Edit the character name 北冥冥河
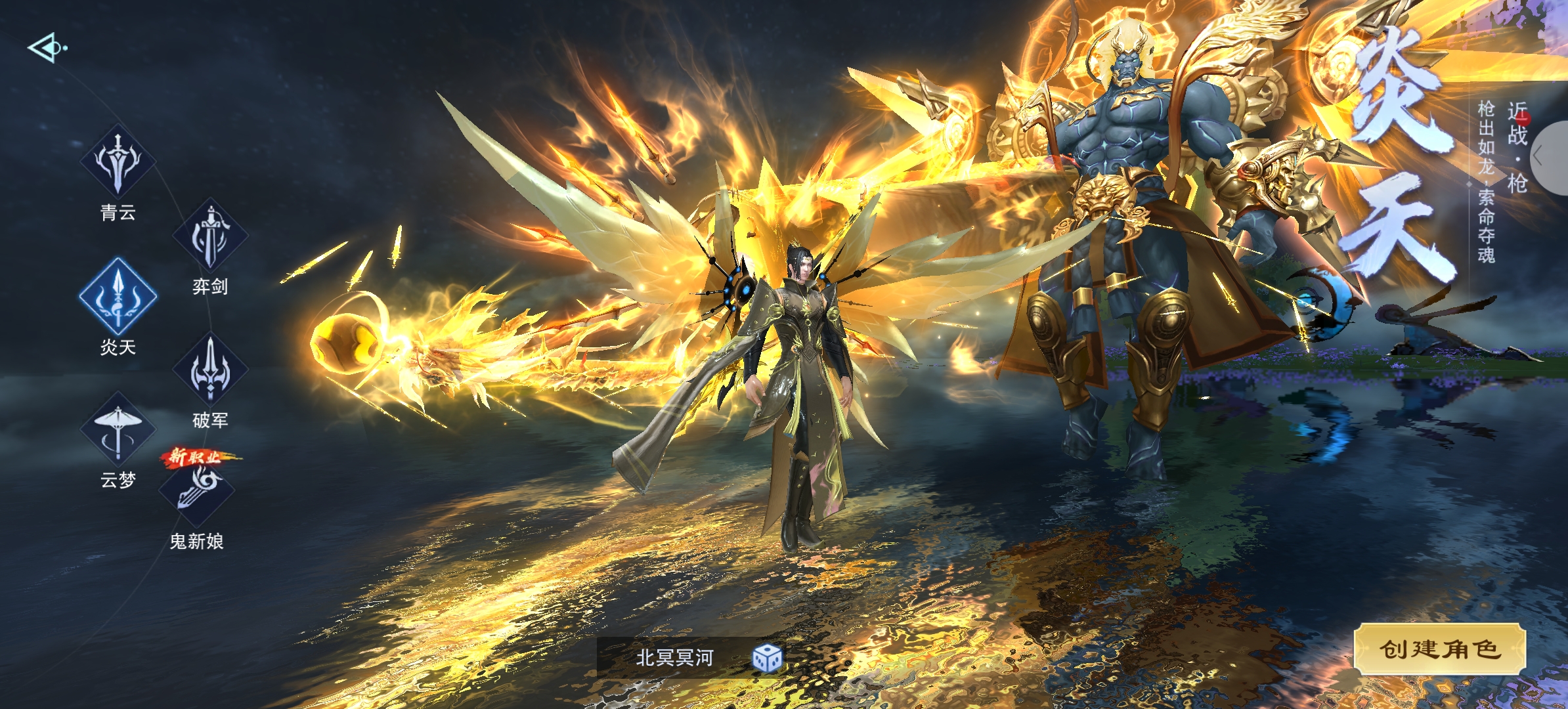Viewport: 1568px width, 709px height. tap(674, 658)
